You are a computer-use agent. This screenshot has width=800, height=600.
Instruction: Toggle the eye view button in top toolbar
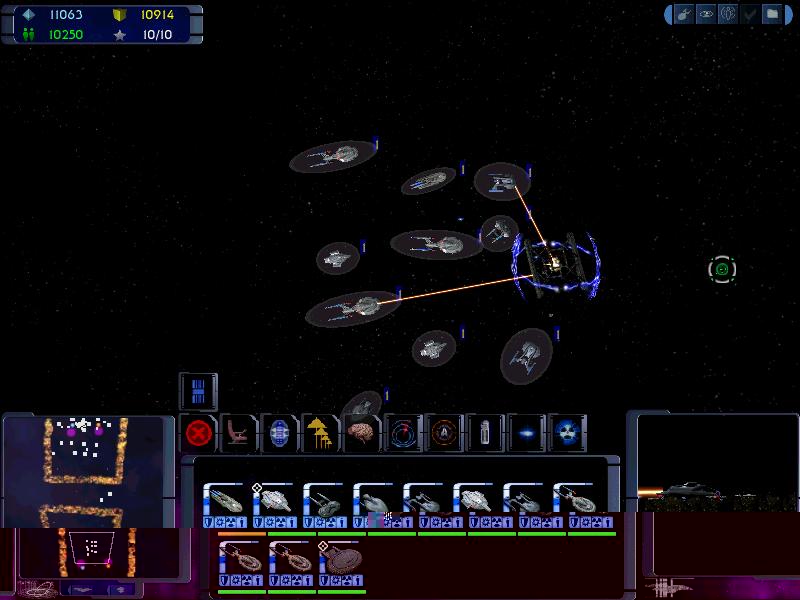point(705,14)
